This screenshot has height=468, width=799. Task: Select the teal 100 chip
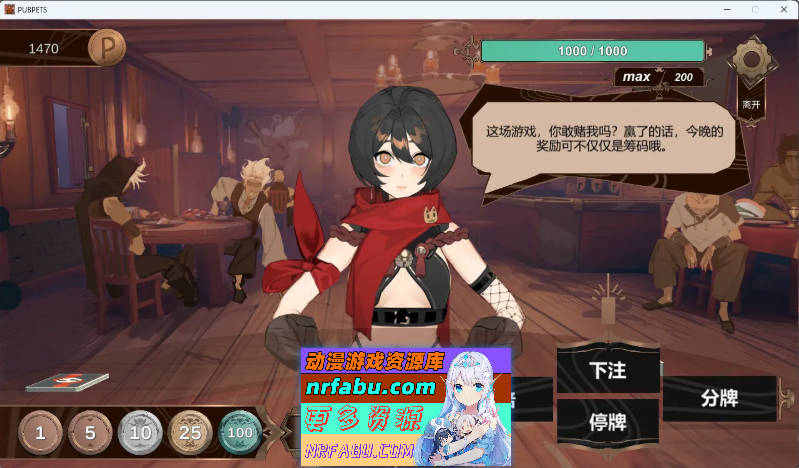(239, 433)
